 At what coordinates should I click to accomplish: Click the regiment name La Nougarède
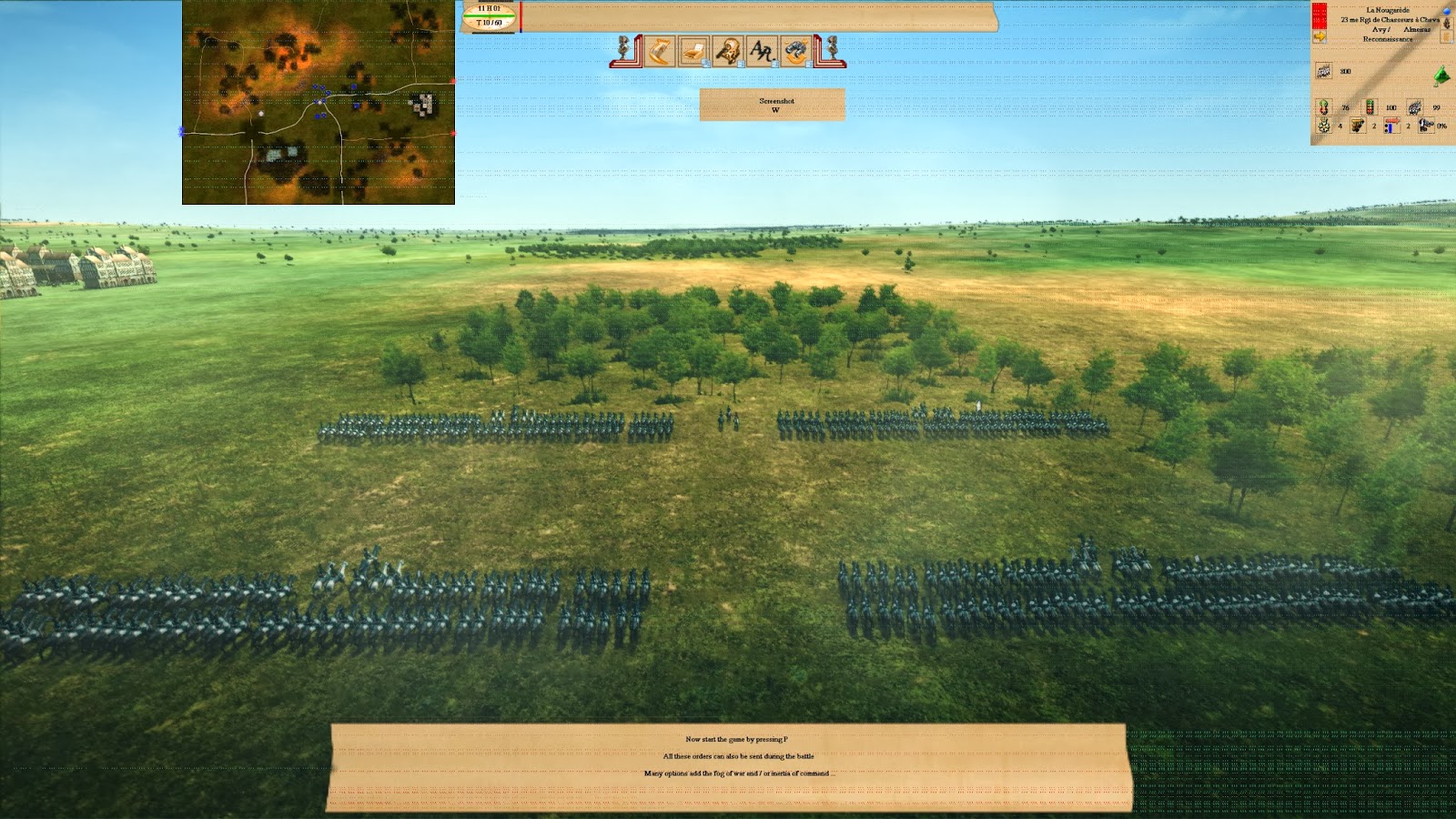pyautogui.click(x=1388, y=10)
